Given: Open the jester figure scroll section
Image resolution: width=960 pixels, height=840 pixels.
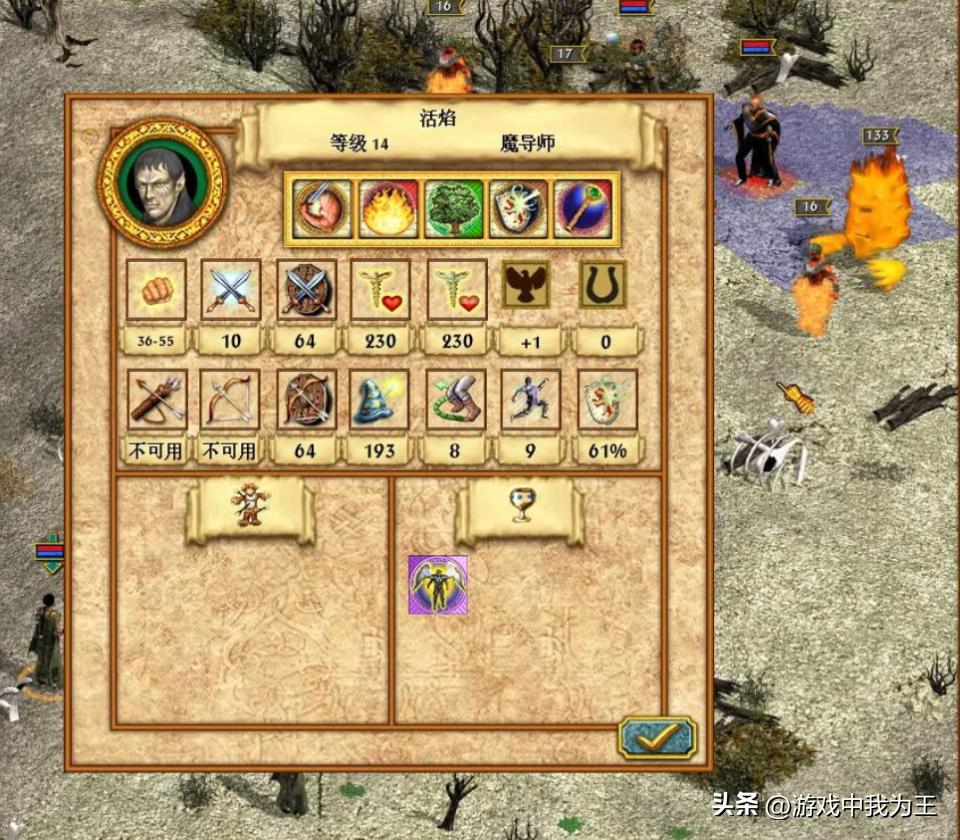Looking at the screenshot, I should [248, 507].
